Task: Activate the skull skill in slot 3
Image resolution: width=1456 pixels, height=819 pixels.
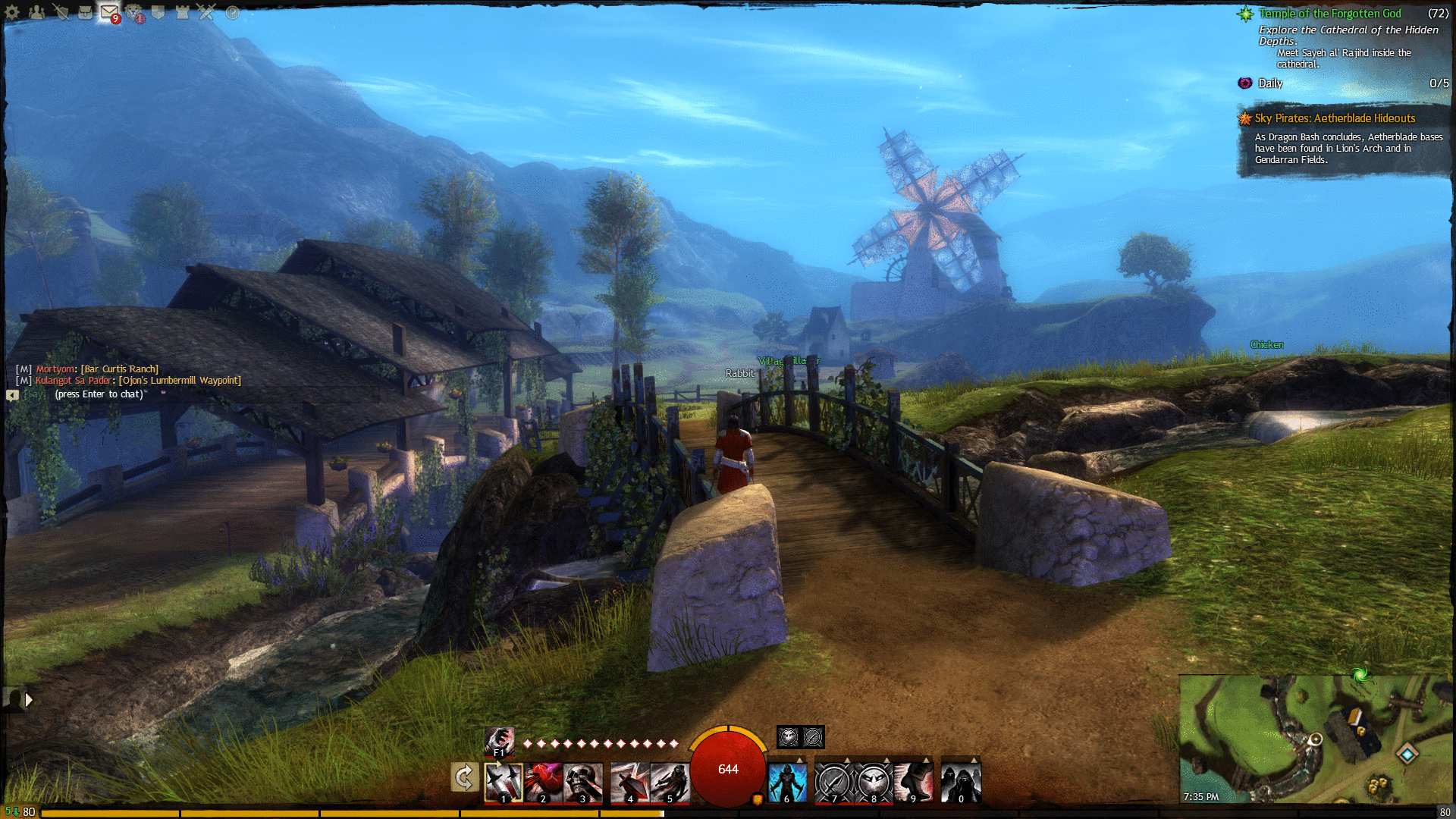Action: coord(582,783)
